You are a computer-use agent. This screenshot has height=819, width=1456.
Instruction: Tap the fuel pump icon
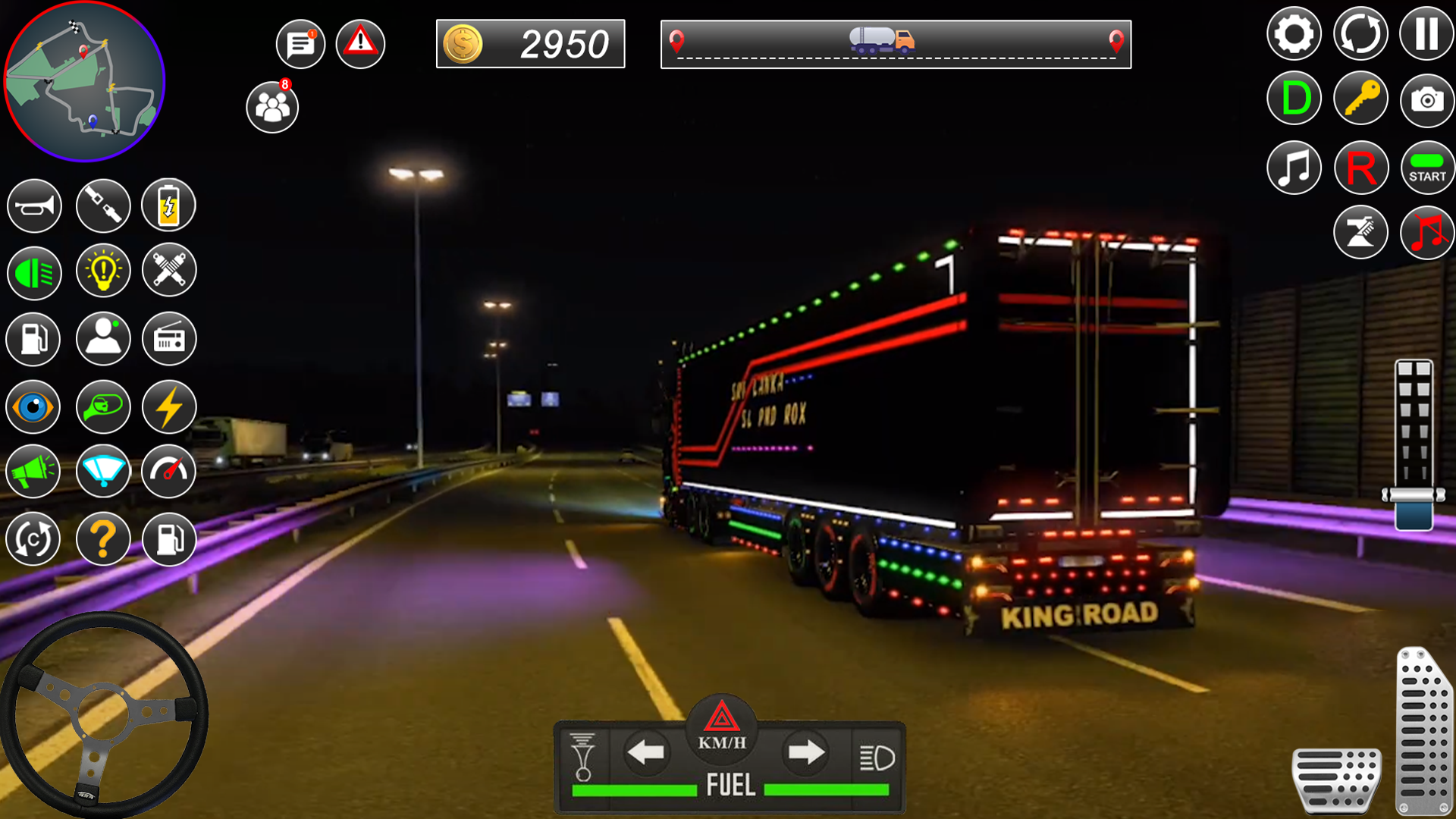pyautogui.click(x=33, y=339)
